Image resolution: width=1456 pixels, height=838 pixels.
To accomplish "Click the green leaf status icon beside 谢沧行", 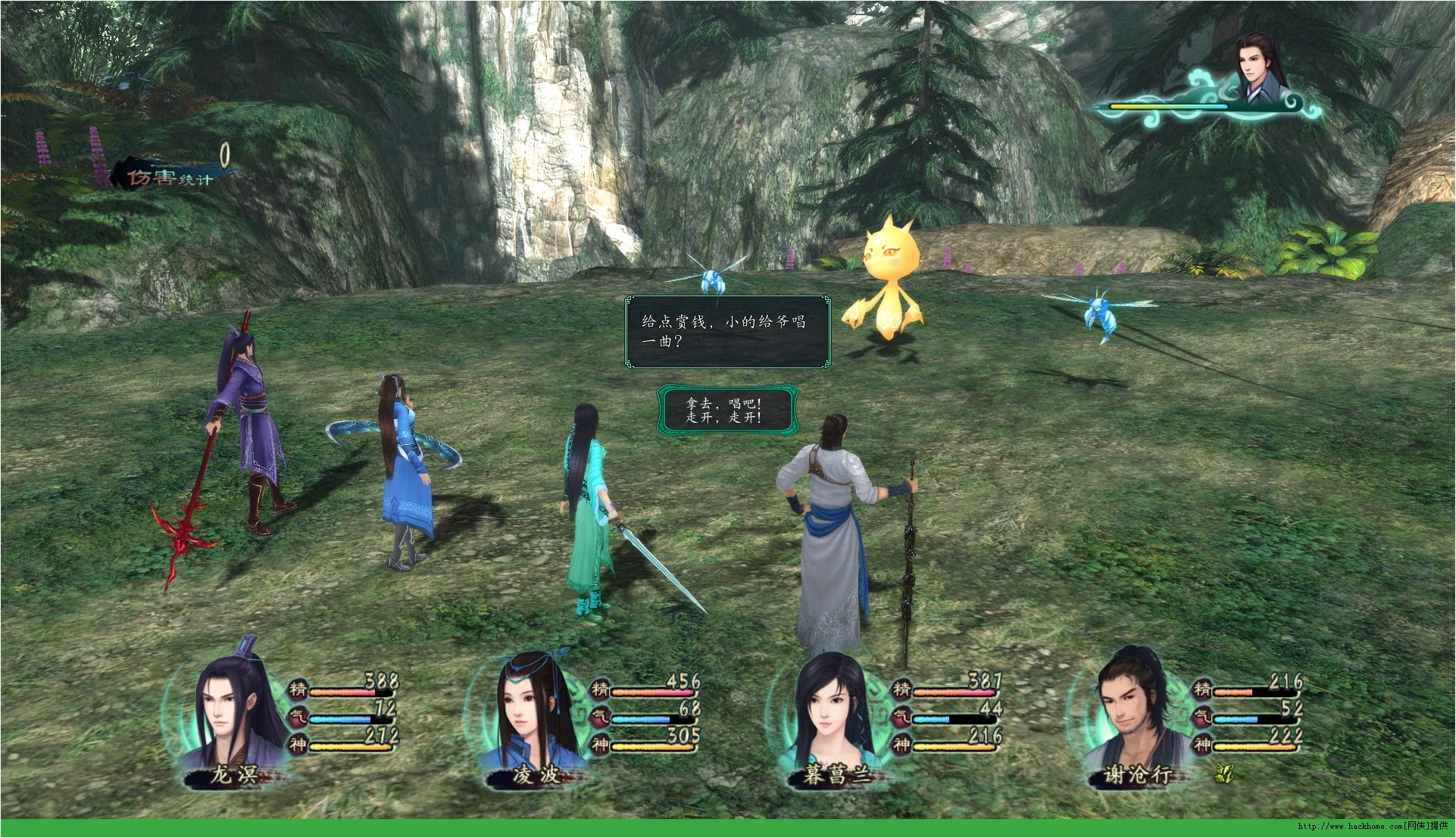I will (1224, 773).
